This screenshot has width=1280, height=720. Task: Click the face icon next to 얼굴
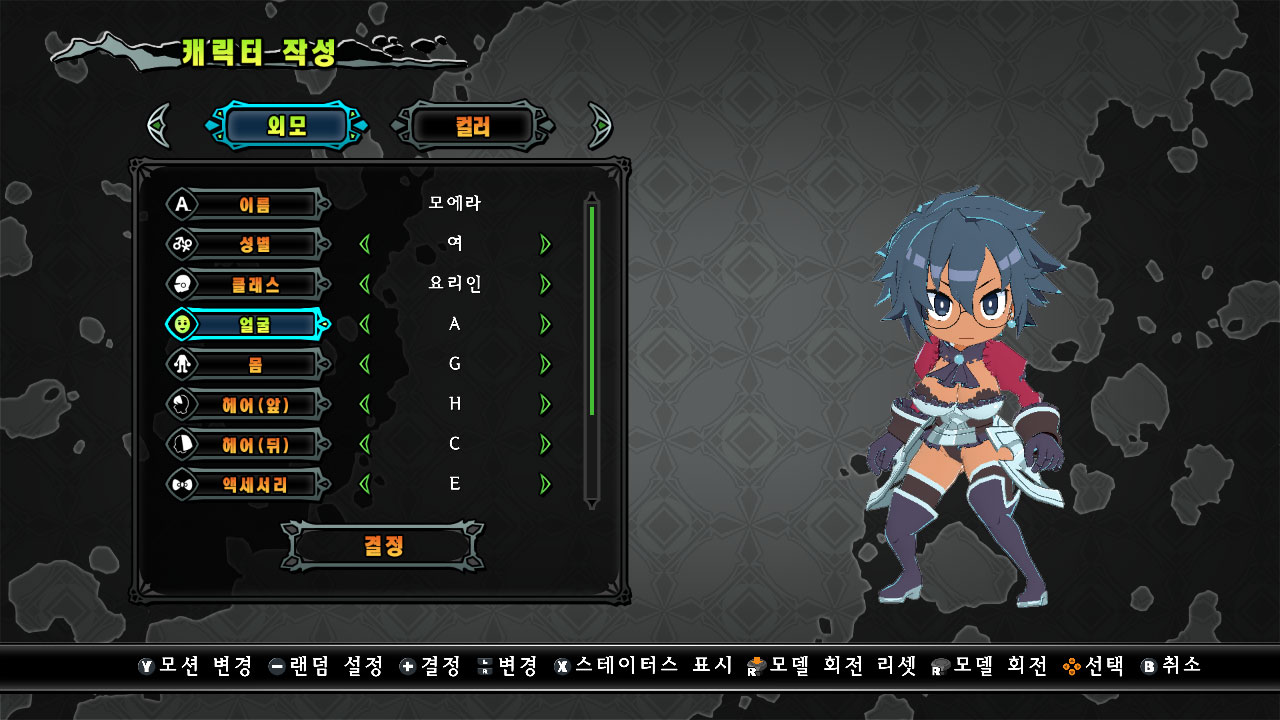click(x=184, y=324)
